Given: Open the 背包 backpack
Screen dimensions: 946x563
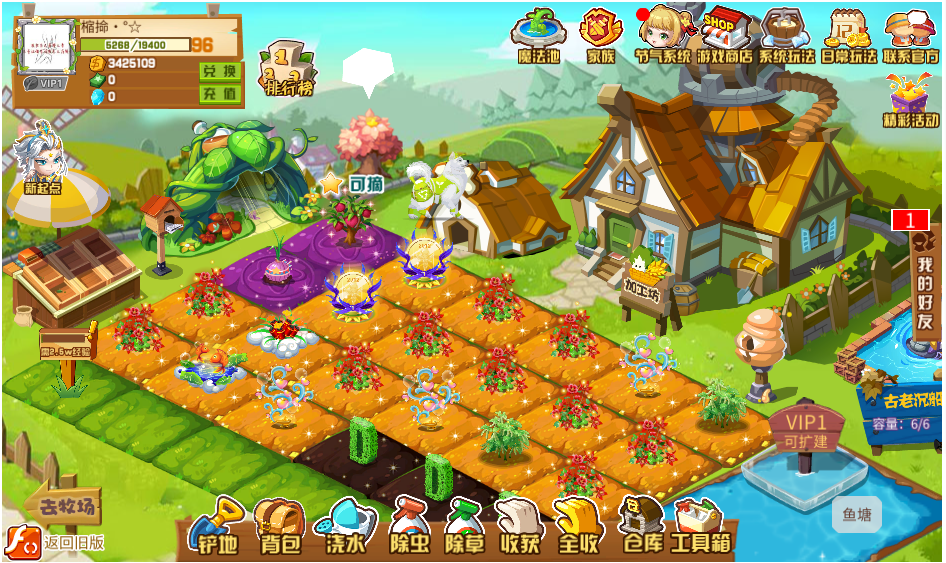Looking at the screenshot, I should coord(279,527).
